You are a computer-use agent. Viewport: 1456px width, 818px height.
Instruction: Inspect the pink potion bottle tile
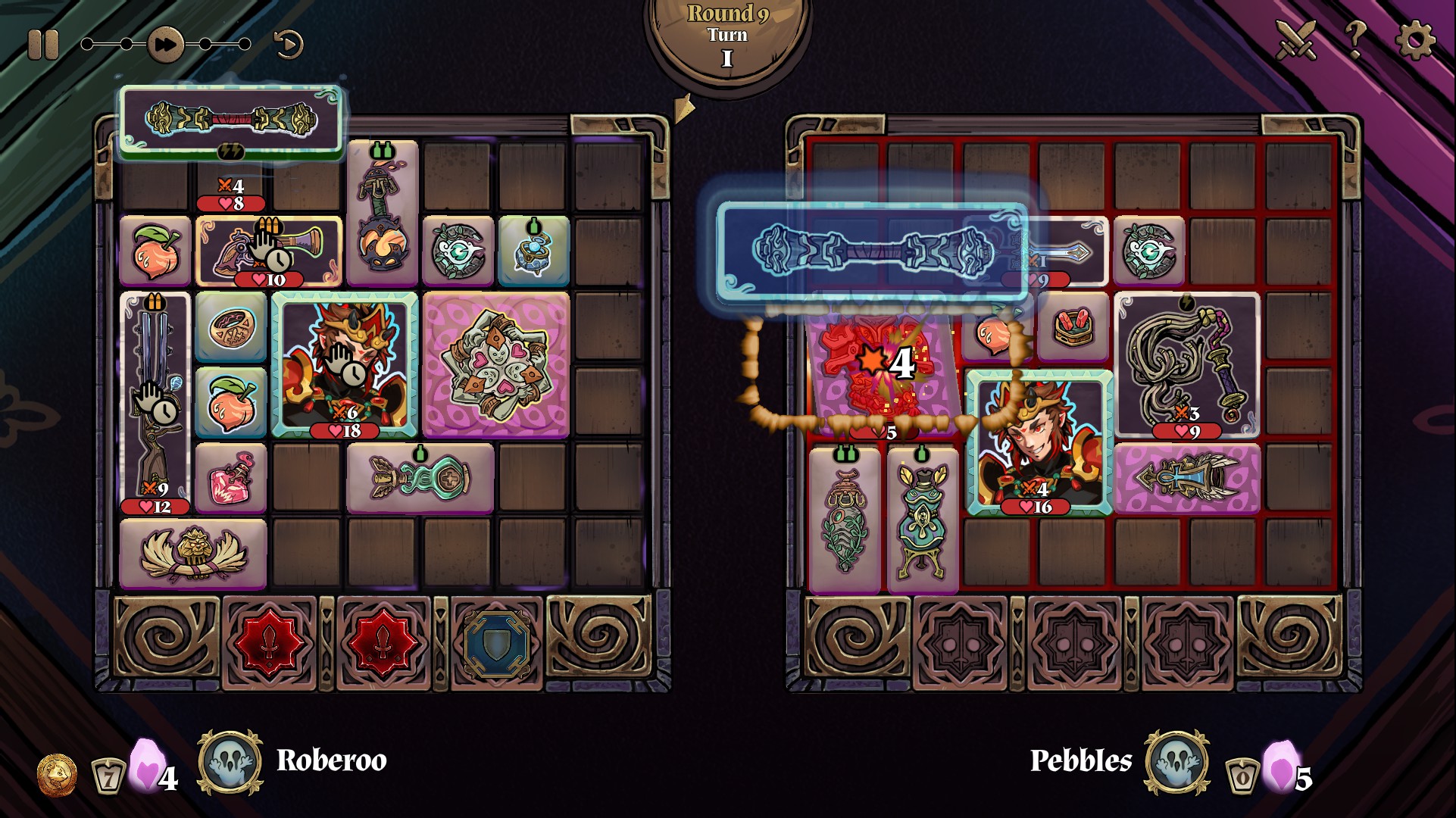(231, 479)
